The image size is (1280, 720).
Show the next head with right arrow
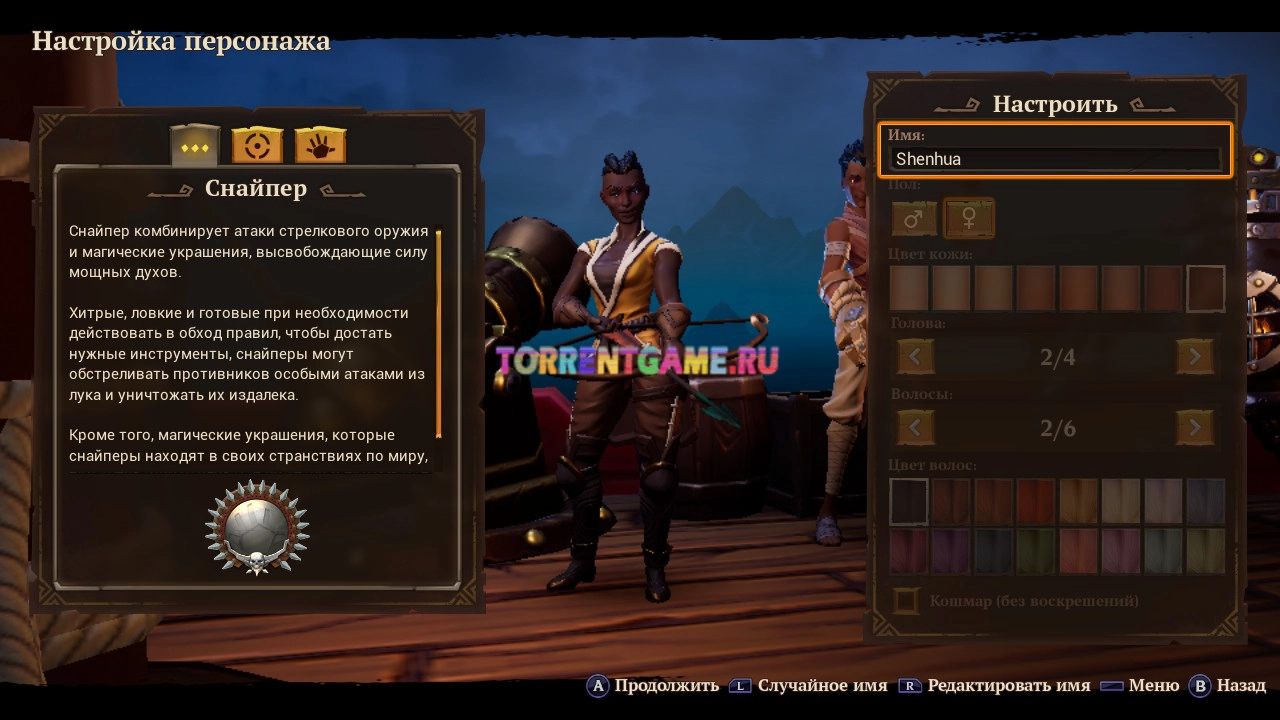click(1195, 357)
